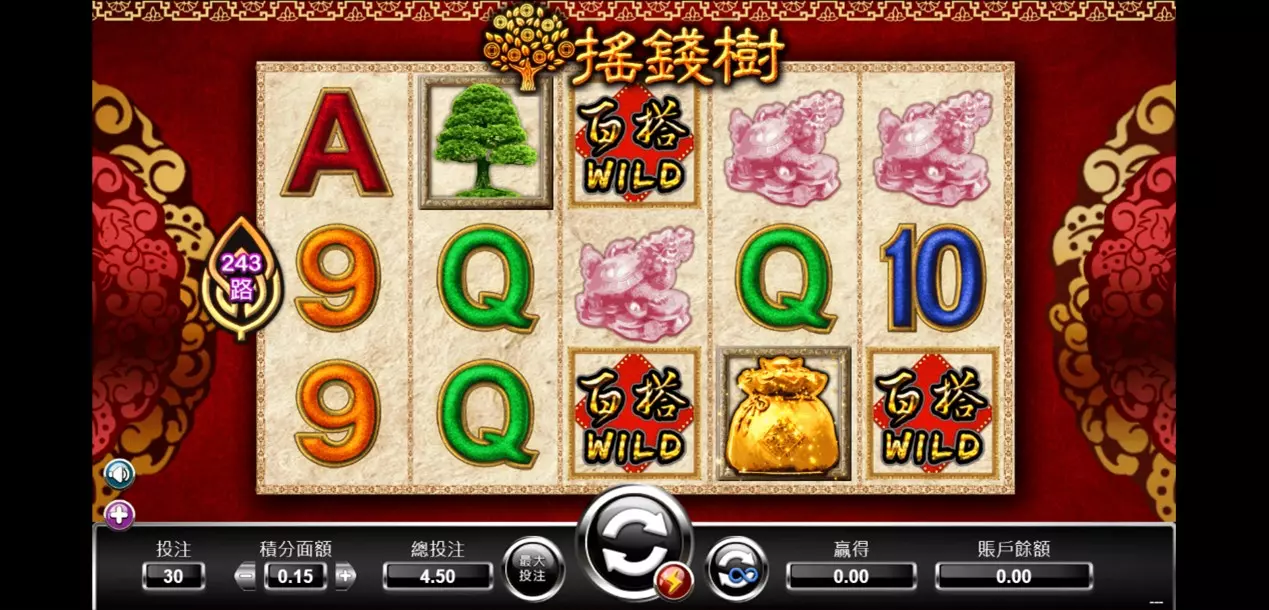The width and height of the screenshot is (1269, 610).
Task: Decrease the coin denomination with minus
Action: (246, 575)
